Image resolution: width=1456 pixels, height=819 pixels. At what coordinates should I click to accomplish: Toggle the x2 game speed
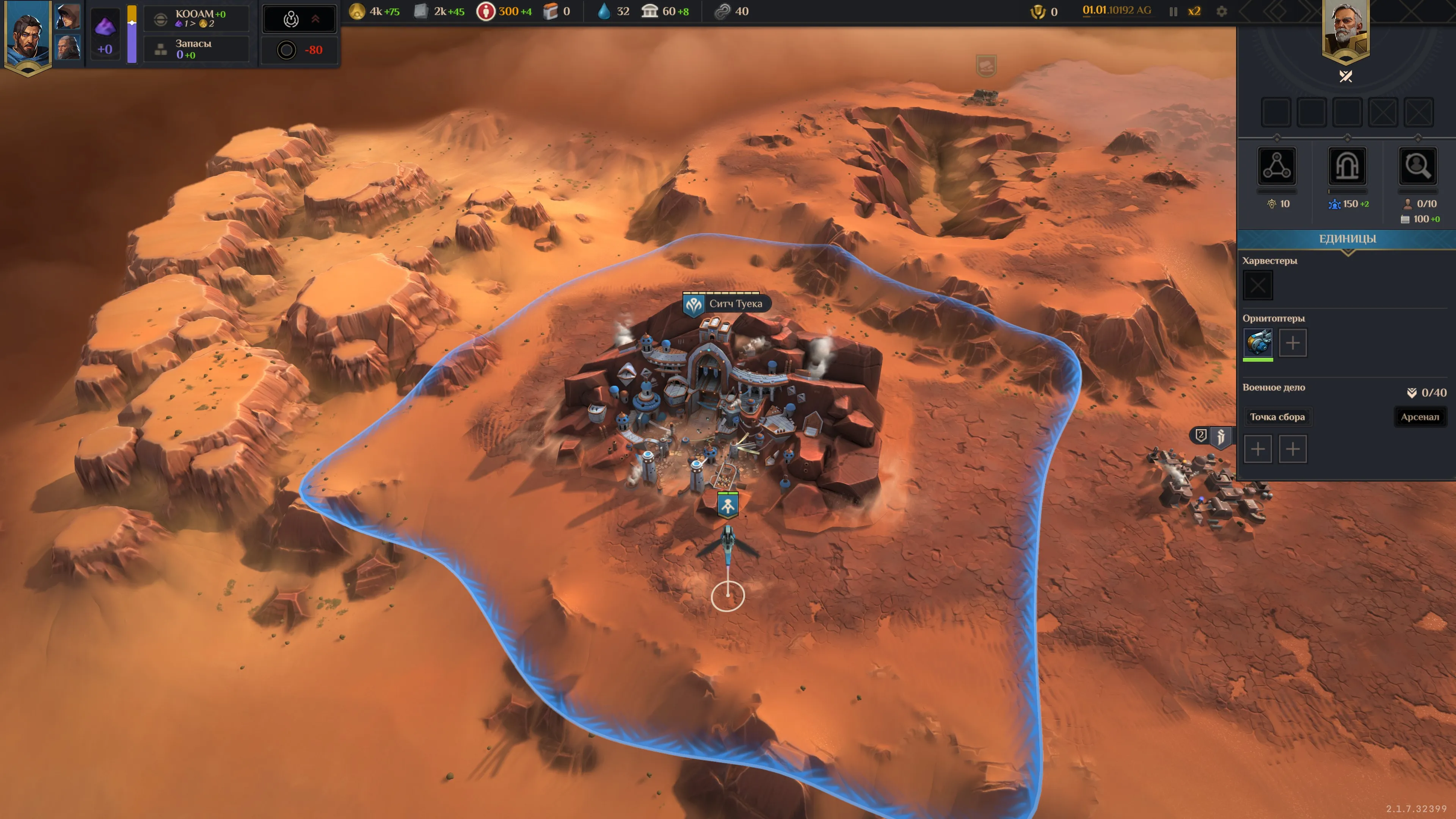click(x=1194, y=11)
